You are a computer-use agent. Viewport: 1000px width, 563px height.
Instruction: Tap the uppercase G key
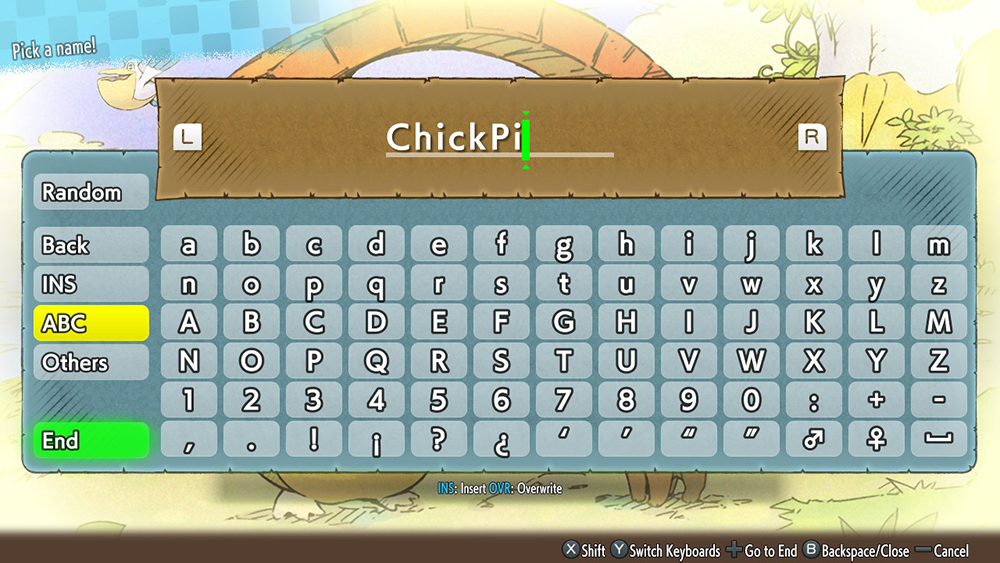click(x=563, y=323)
